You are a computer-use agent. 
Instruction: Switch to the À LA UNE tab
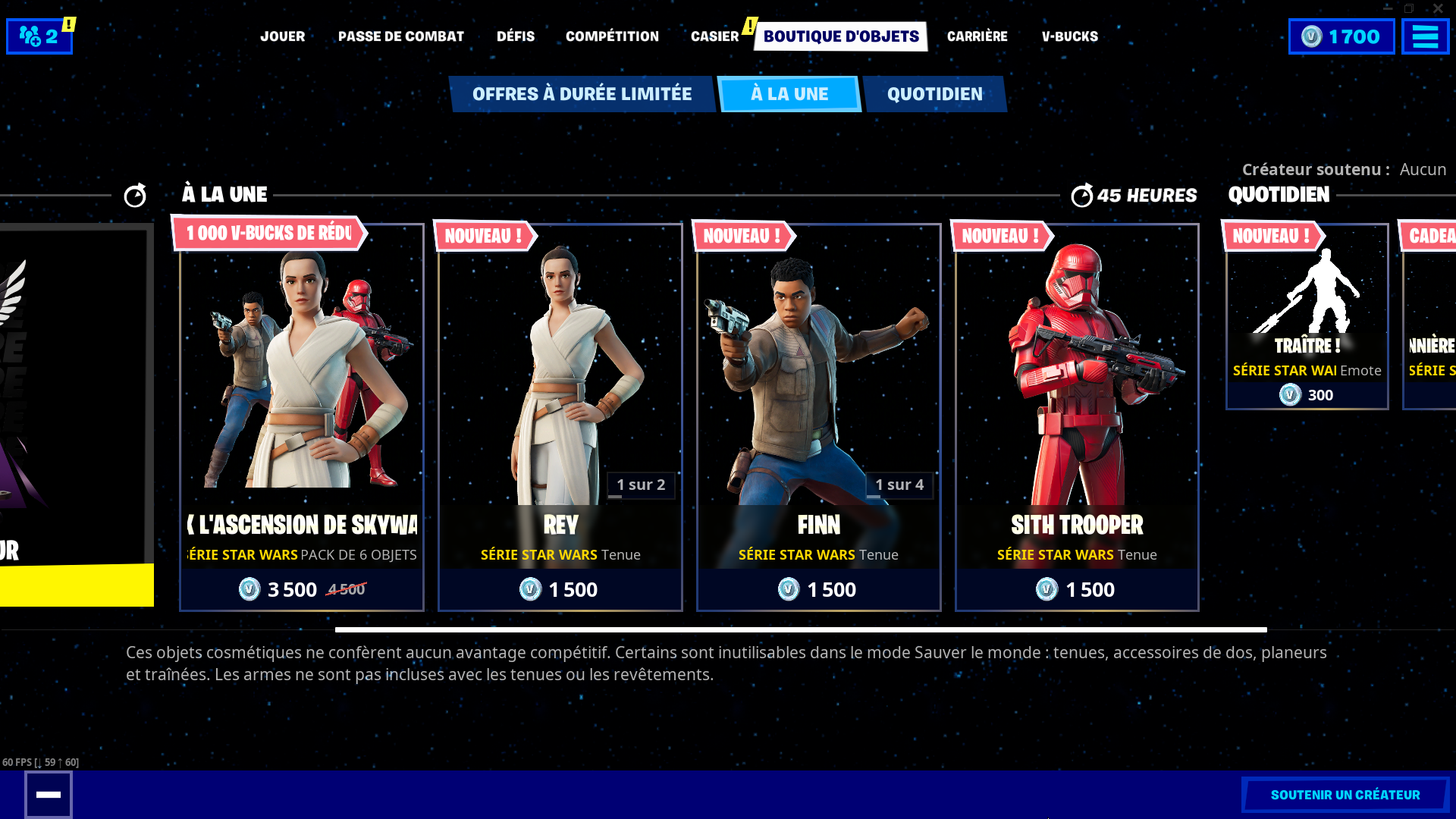pyautogui.click(x=789, y=93)
